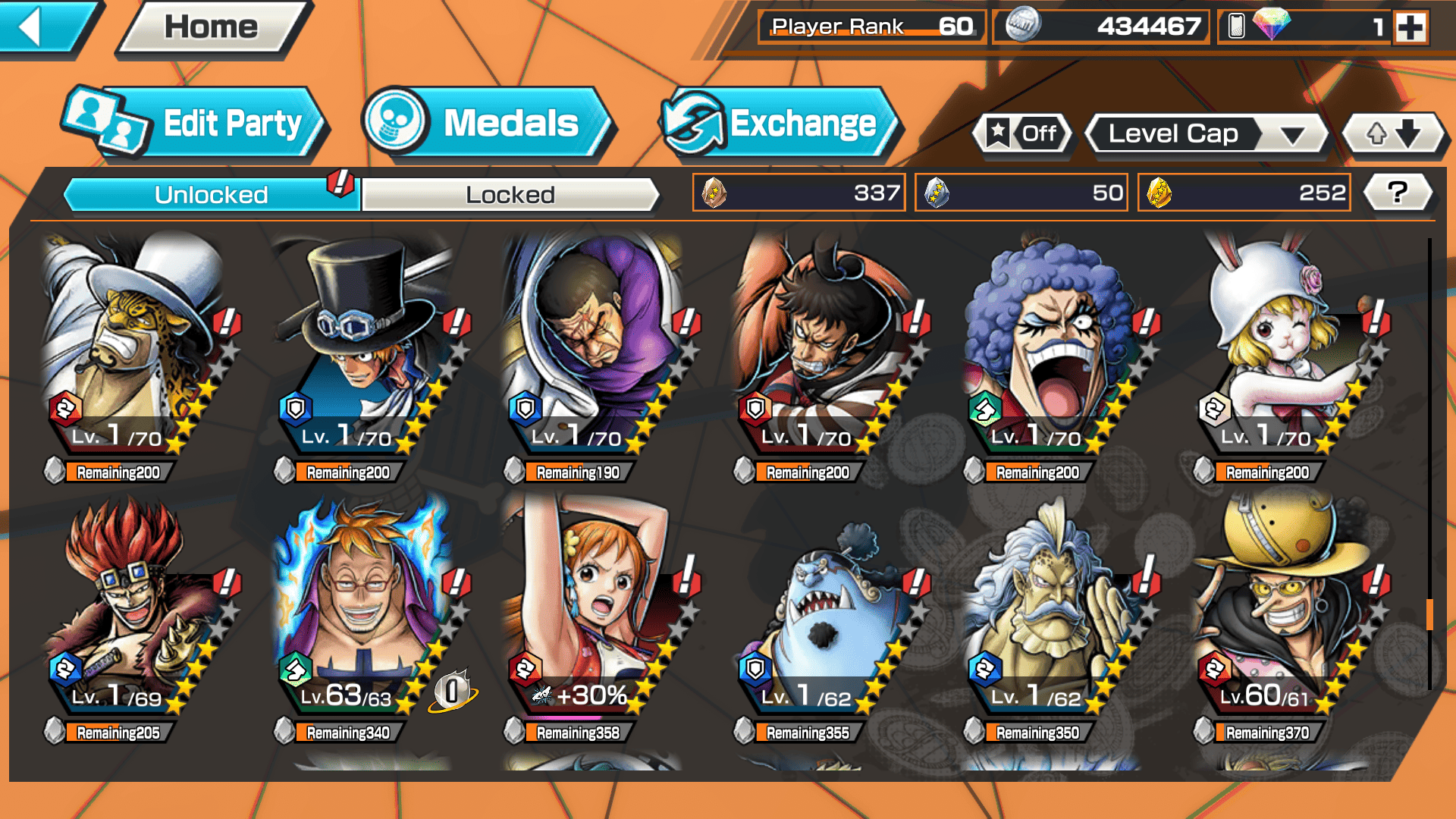
Task: Select the Unlocked tab
Action: coord(211,195)
